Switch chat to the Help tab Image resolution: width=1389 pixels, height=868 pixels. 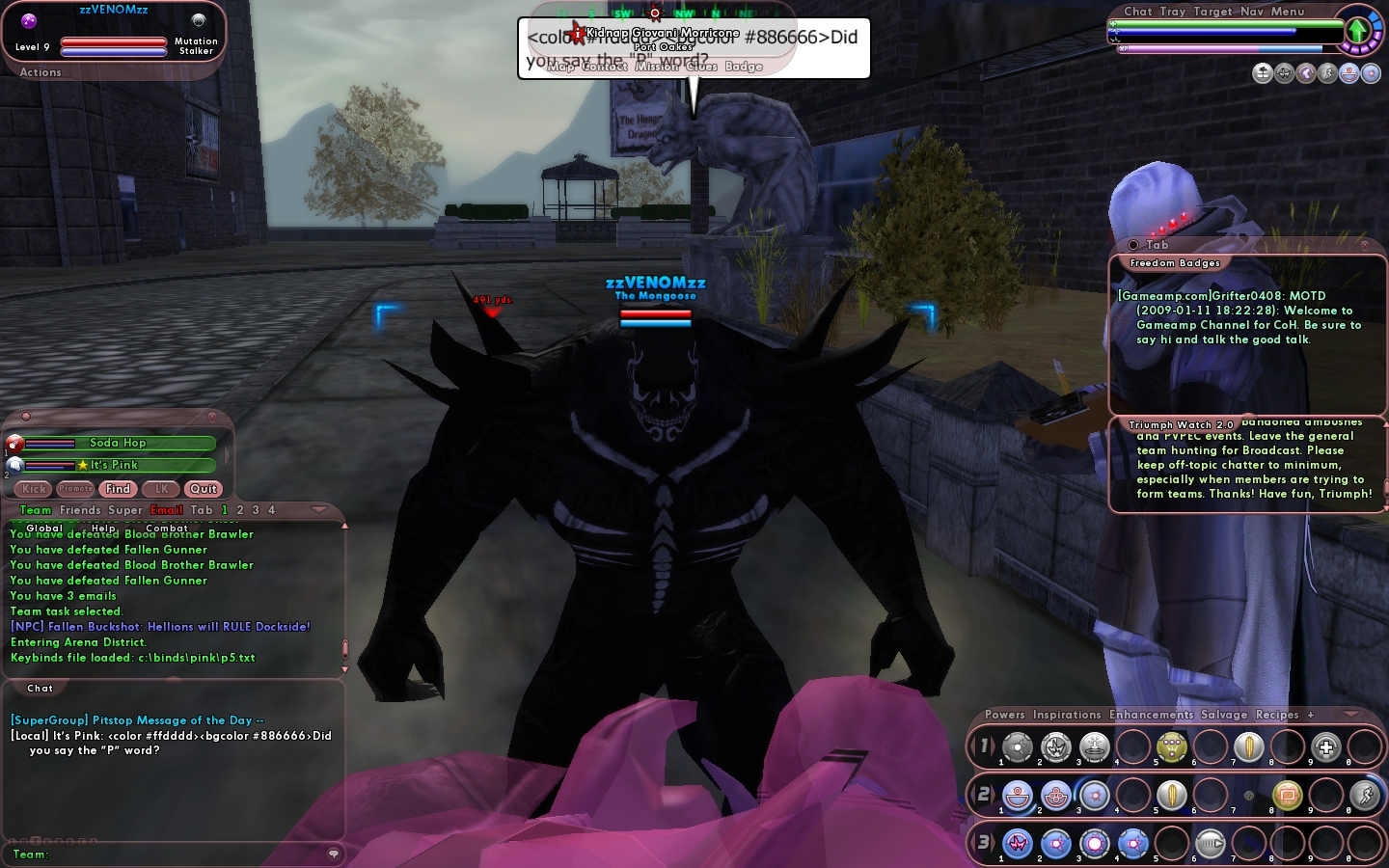(x=103, y=529)
